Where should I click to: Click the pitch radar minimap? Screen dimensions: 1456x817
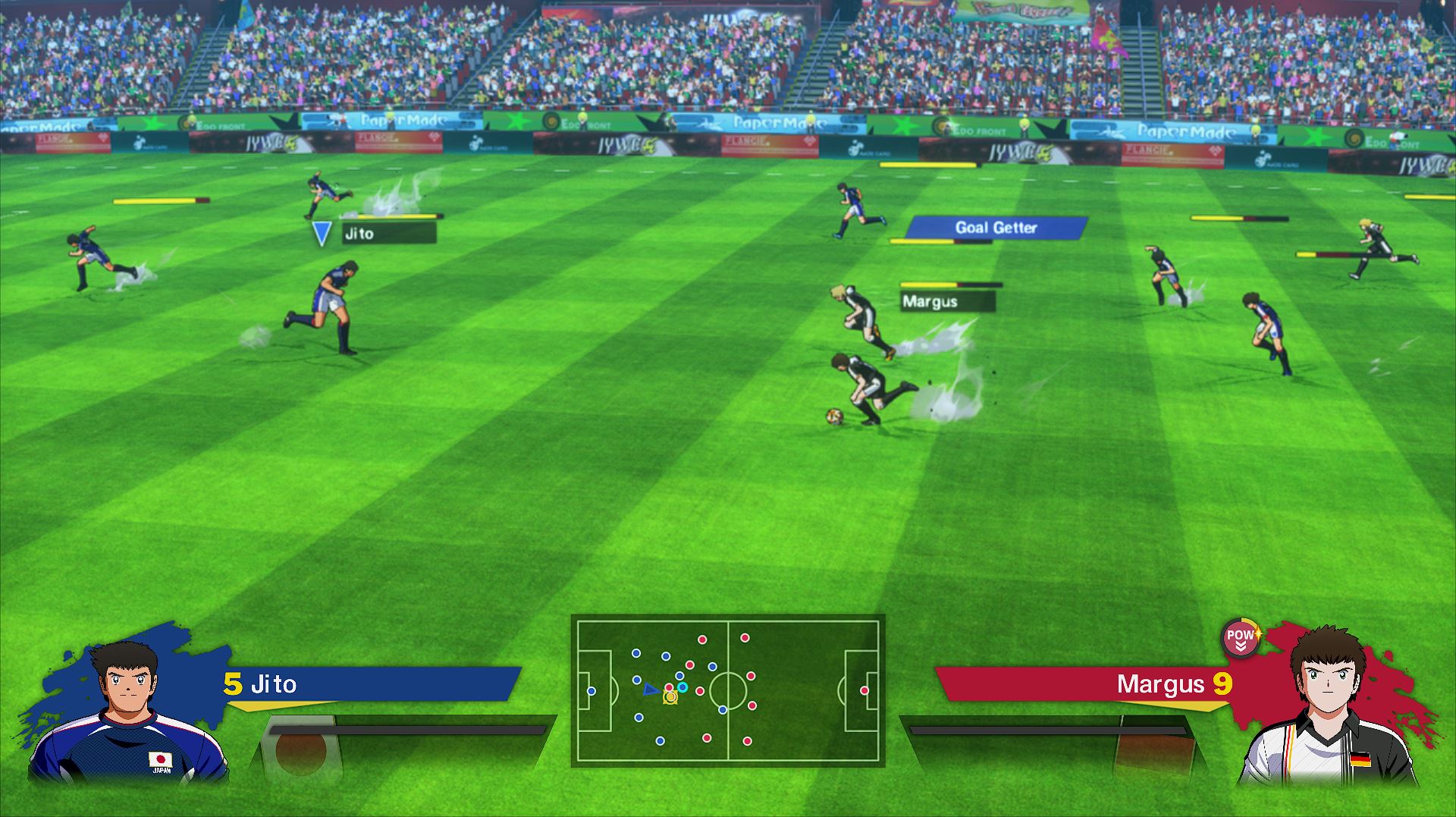point(728,690)
